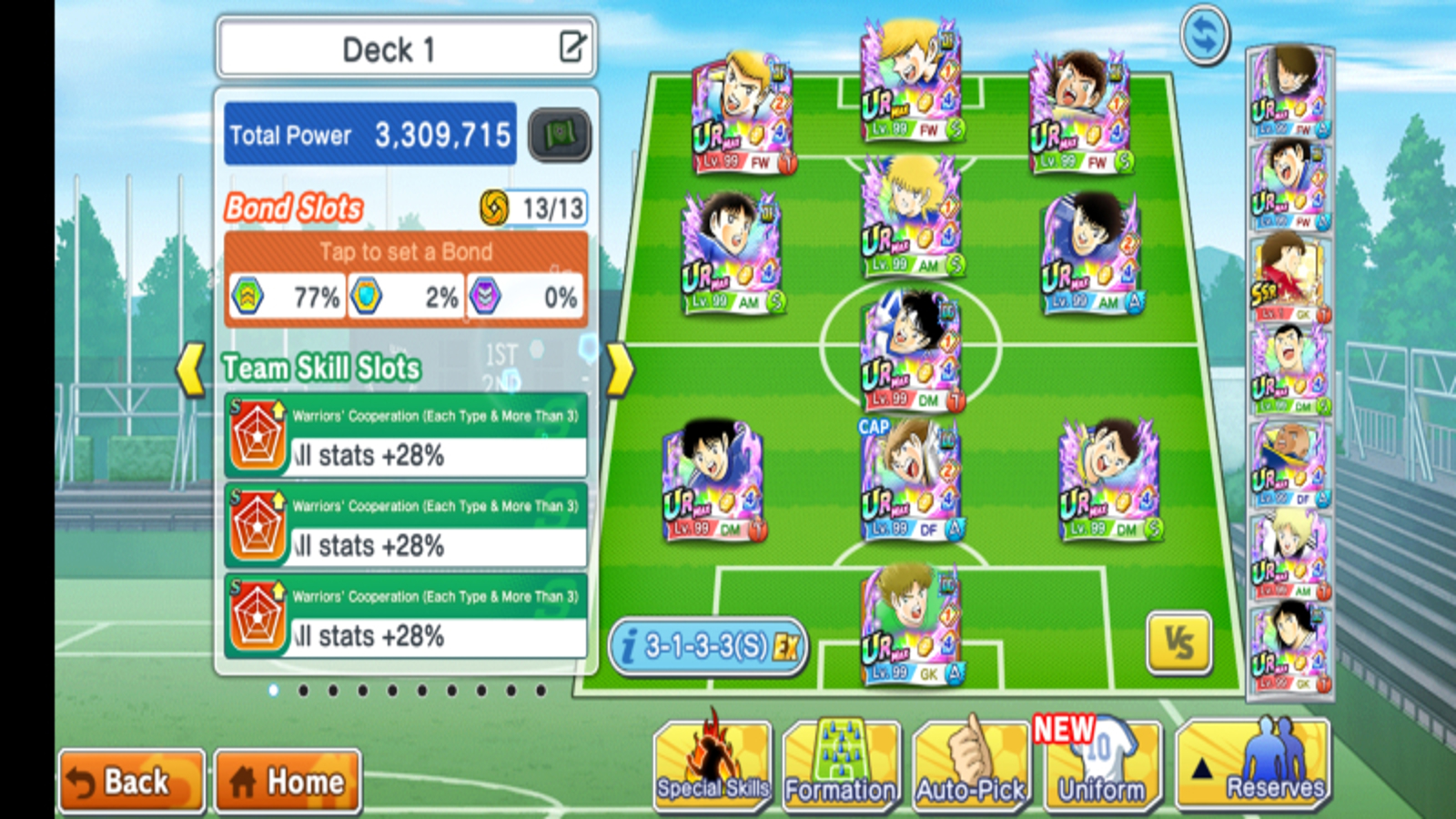The width and height of the screenshot is (1456, 819).
Task: Go back with the Back button
Action: coord(131,781)
